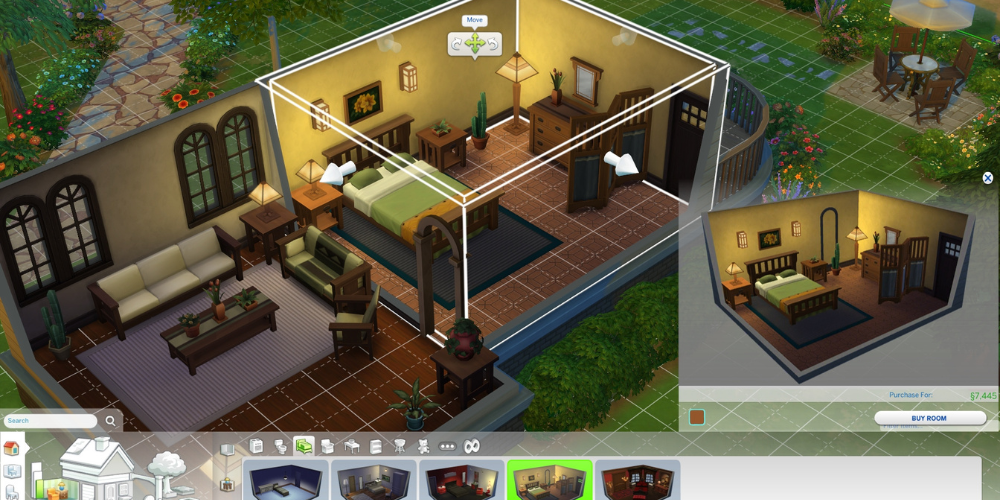
Task: Choose the red and black bedroom thumbnail
Action: pos(462,480)
